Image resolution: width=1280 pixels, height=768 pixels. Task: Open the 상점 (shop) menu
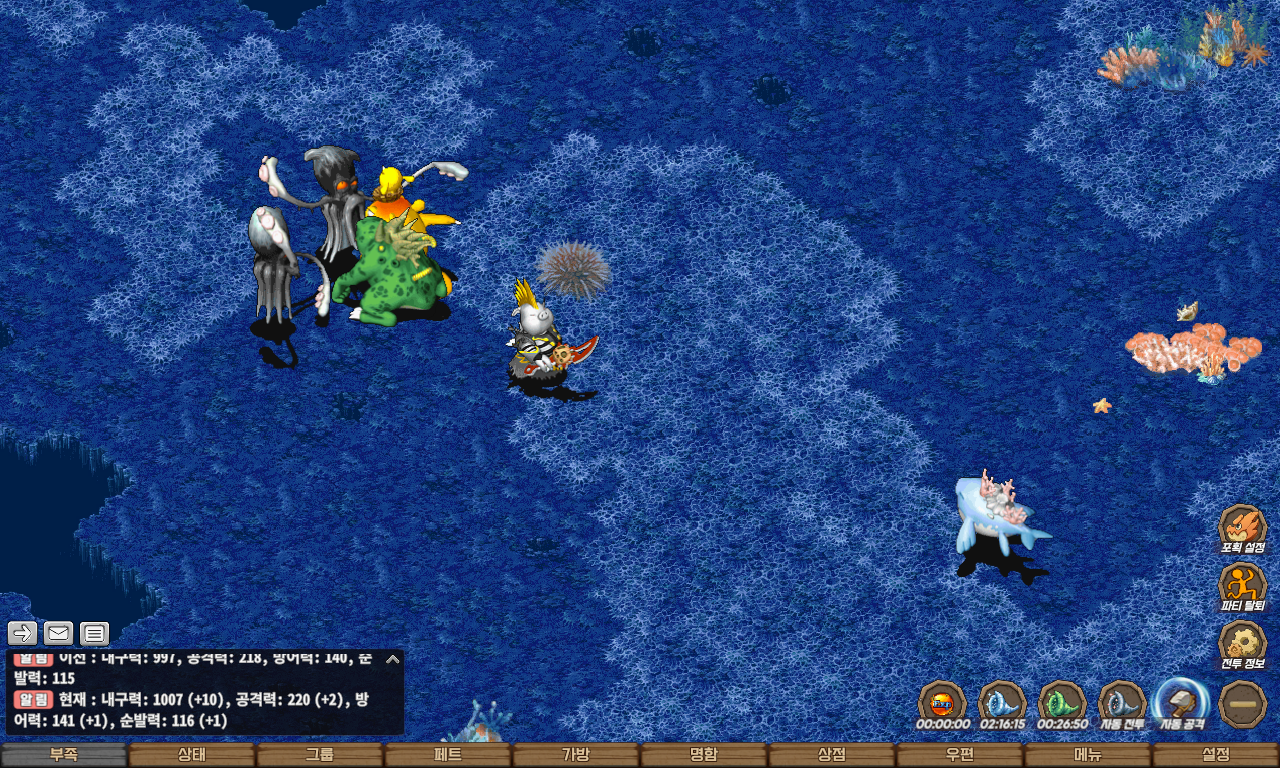[x=832, y=755]
